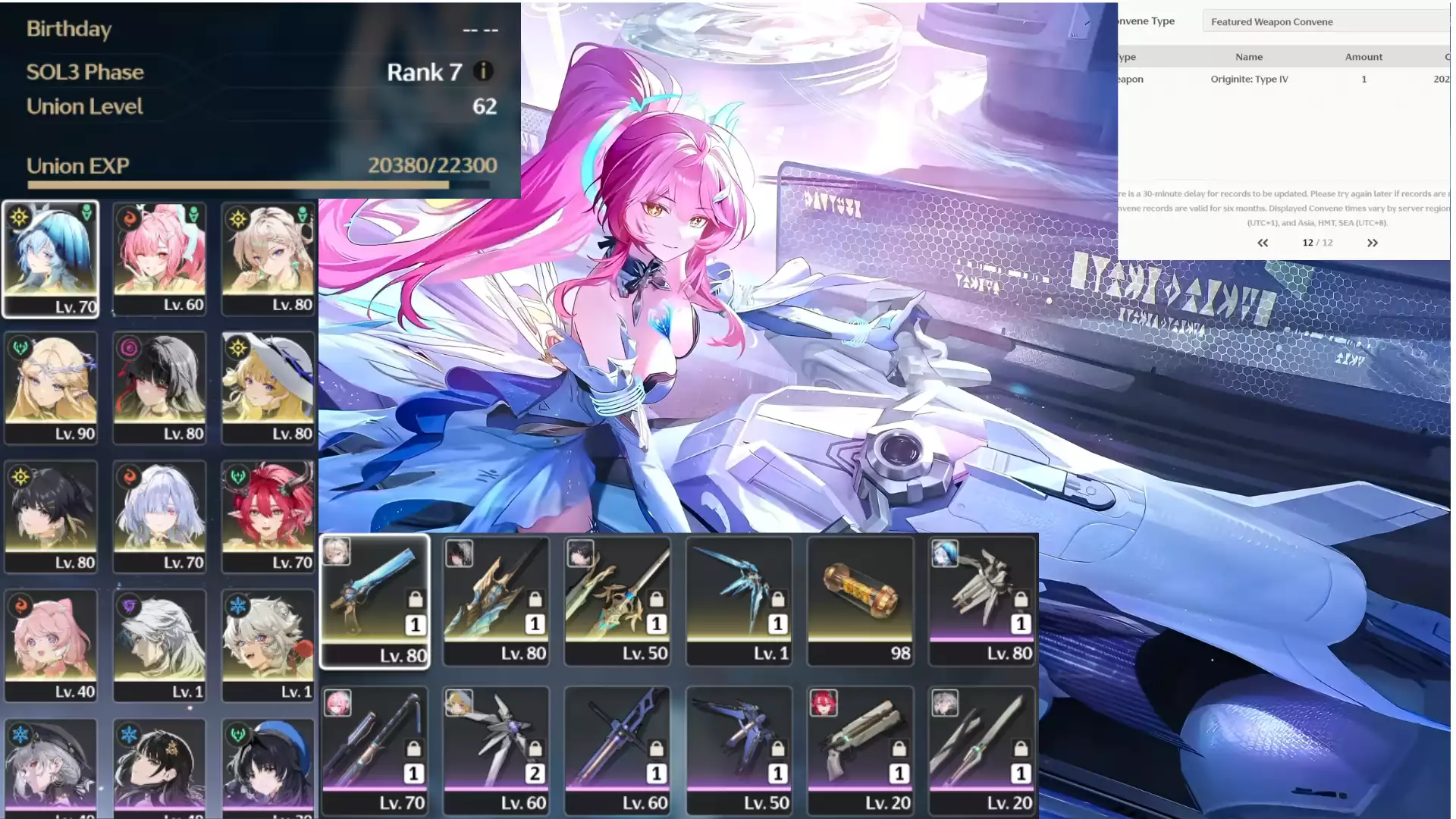Image resolution: width=1456 pixels, height=819 pixels.
Task: Click the Name column header
Action: [1248, 56]
